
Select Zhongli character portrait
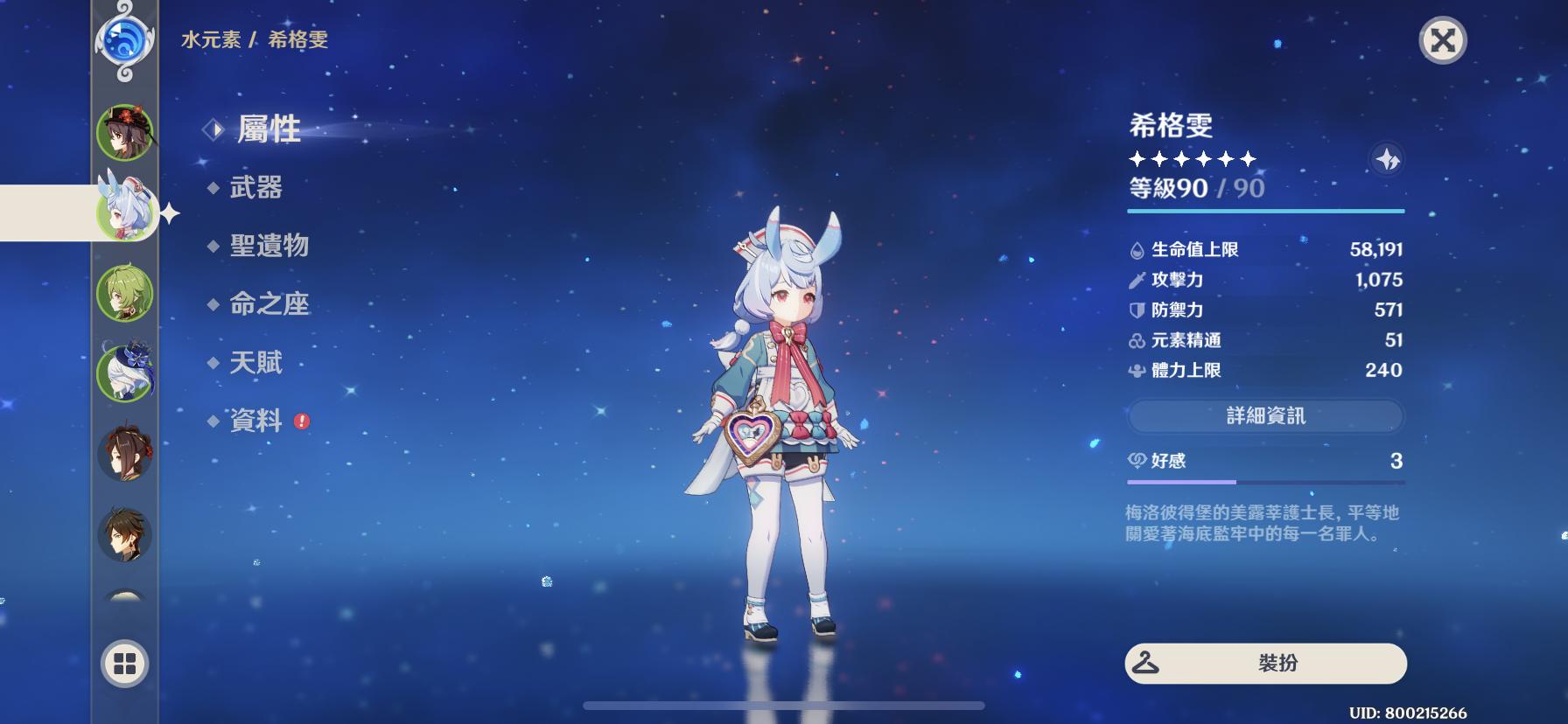(x=125, y=533)
